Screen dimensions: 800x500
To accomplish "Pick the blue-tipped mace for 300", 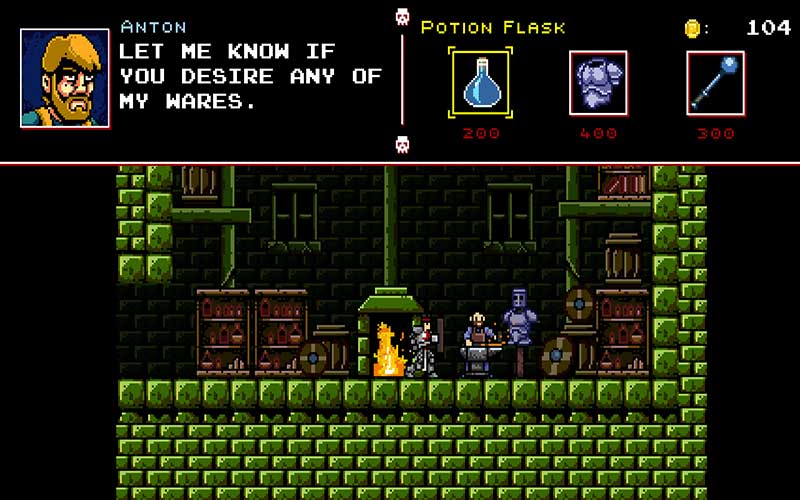I will (x=715, y=82).
